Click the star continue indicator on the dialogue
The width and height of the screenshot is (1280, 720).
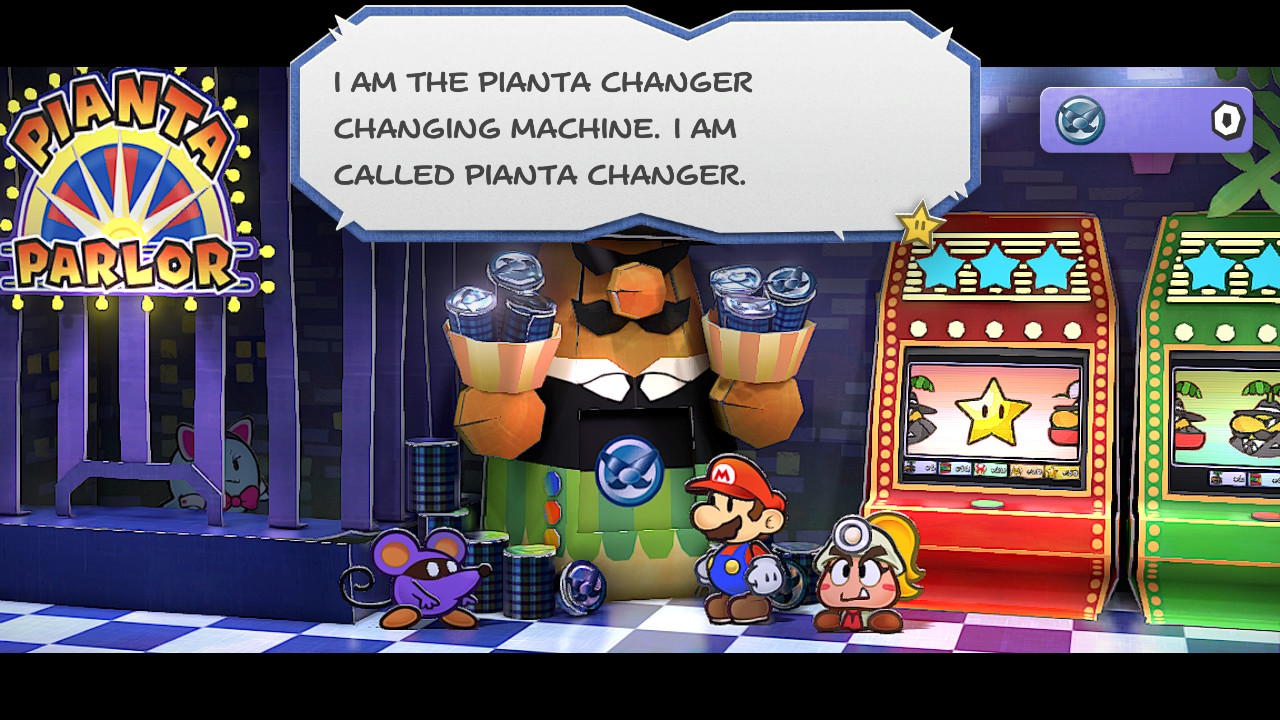[919, 225]
